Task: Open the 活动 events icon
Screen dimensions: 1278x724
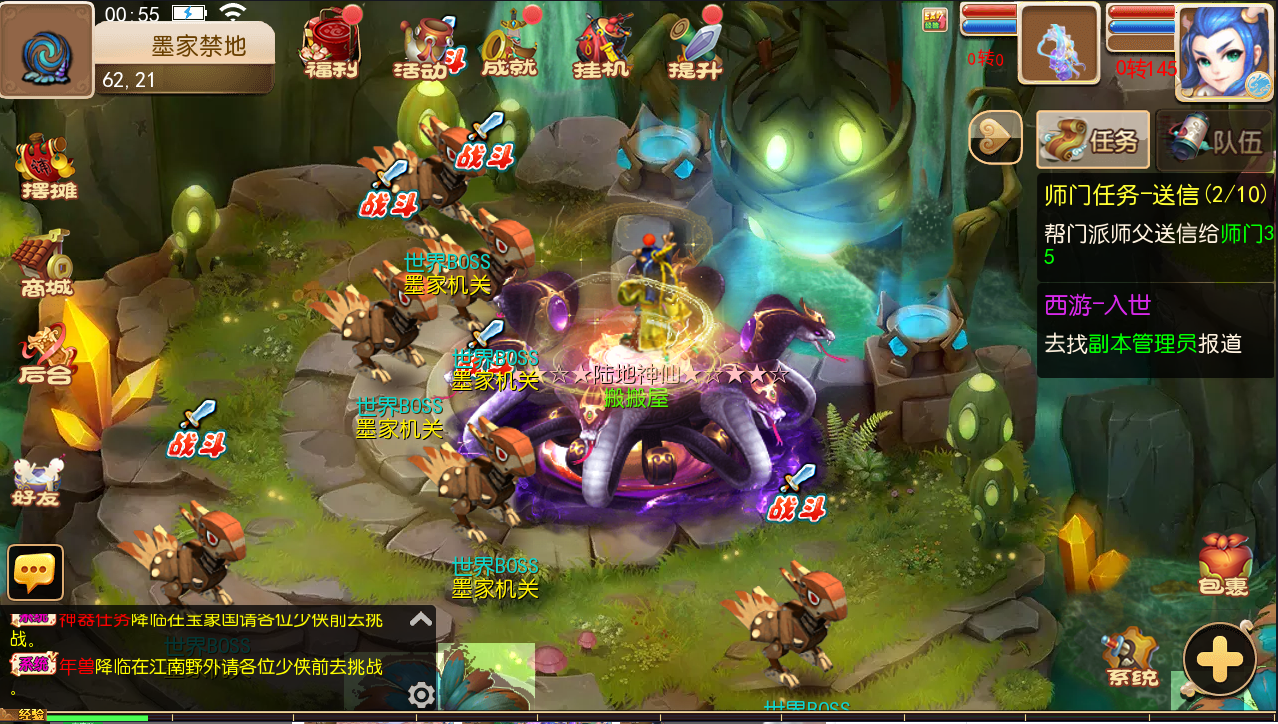Action: coord(425,47)
